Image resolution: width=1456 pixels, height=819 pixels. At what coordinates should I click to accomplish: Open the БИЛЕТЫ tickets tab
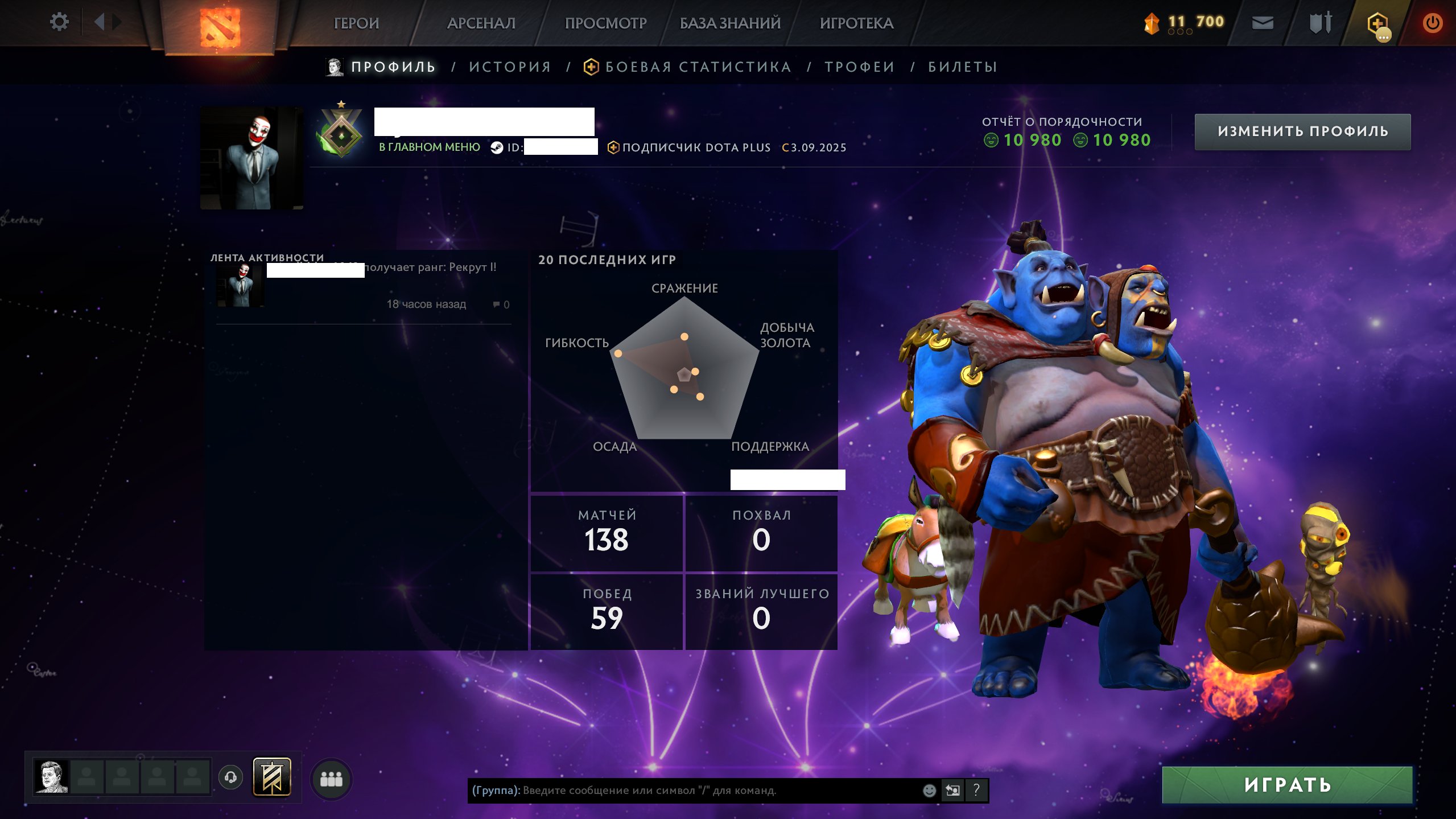(963, 67)
